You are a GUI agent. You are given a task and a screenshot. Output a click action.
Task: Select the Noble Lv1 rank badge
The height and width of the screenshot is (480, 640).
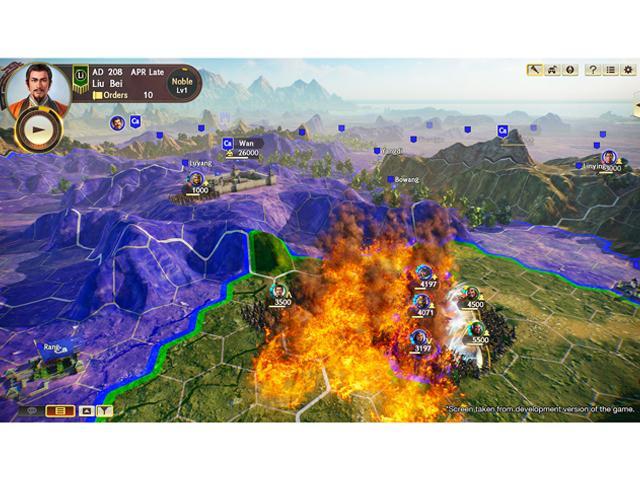182,85
